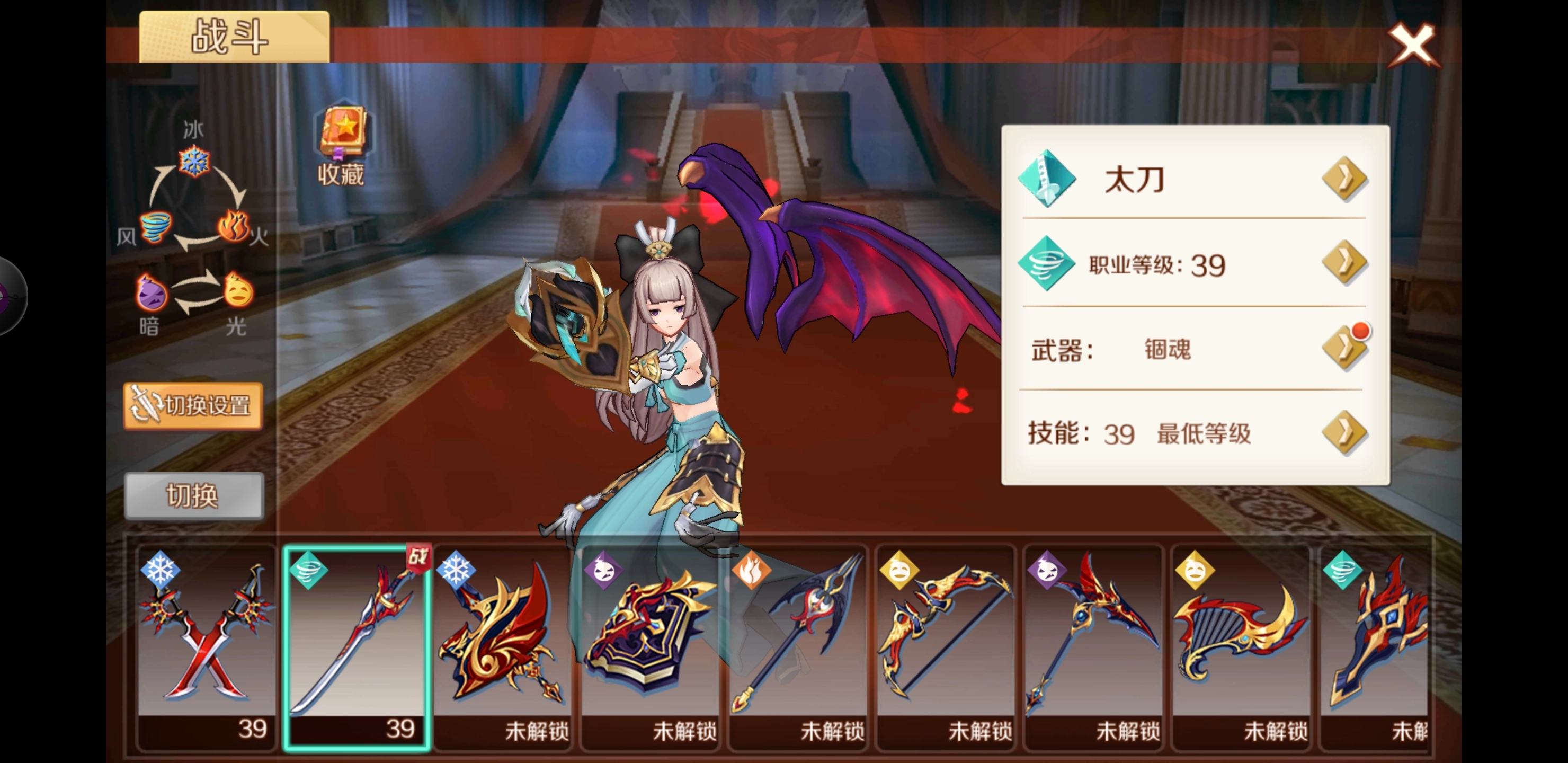Open 切换设置 switch settings
The width and height of the screenshot is (1568, 763).
coord(193,407)
